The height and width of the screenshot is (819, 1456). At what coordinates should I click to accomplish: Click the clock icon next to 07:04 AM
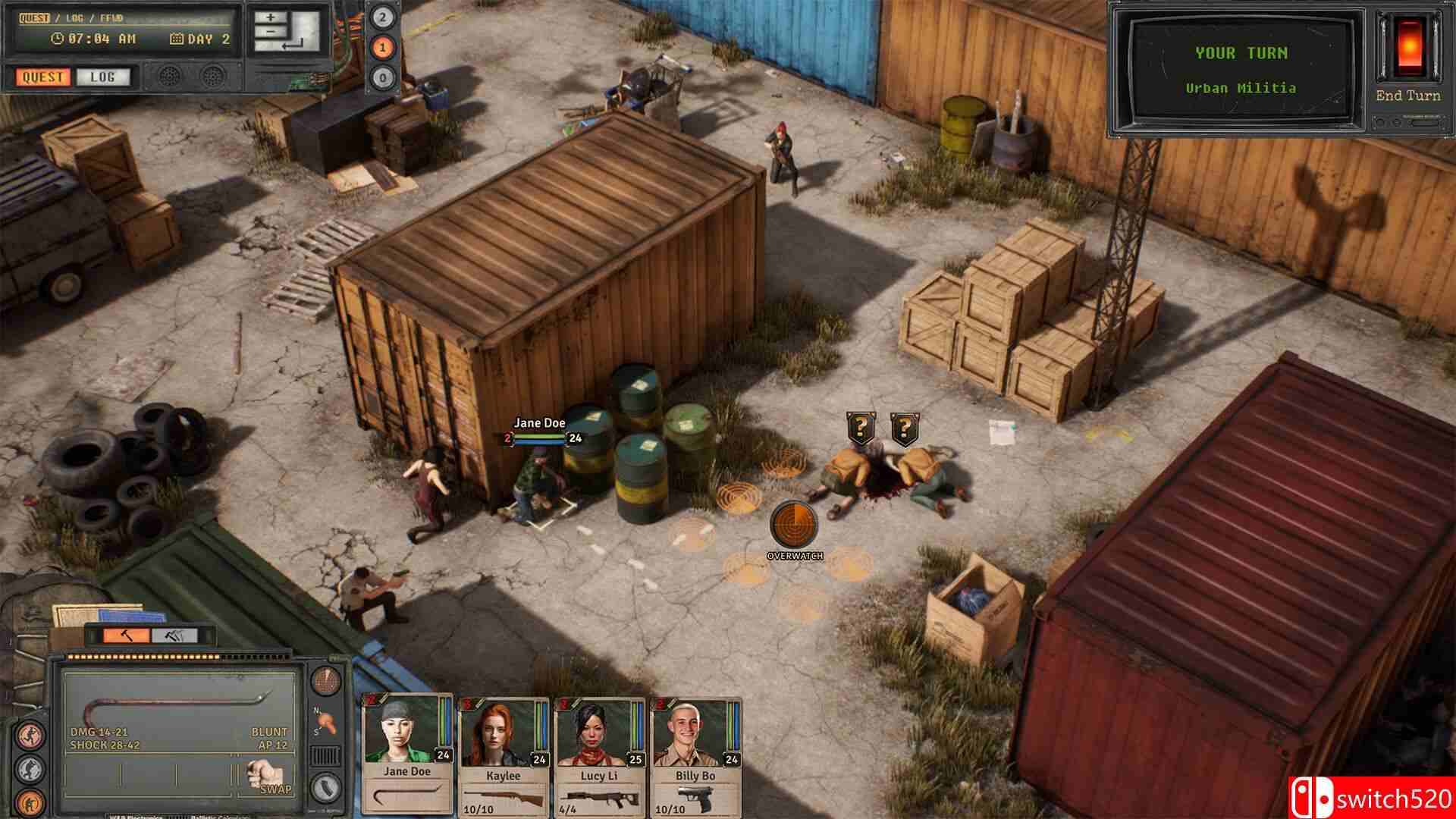click(56, 38)
